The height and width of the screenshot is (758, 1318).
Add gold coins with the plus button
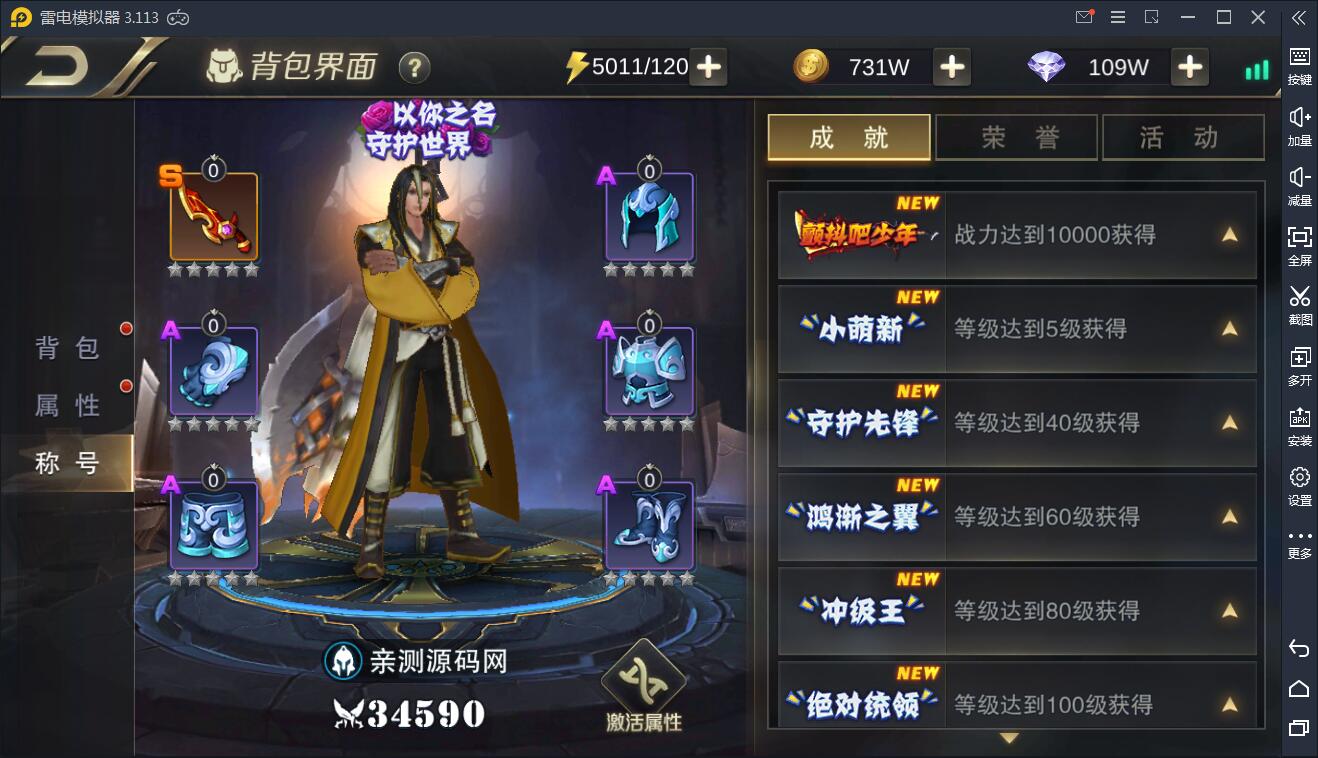click(951, 67)
